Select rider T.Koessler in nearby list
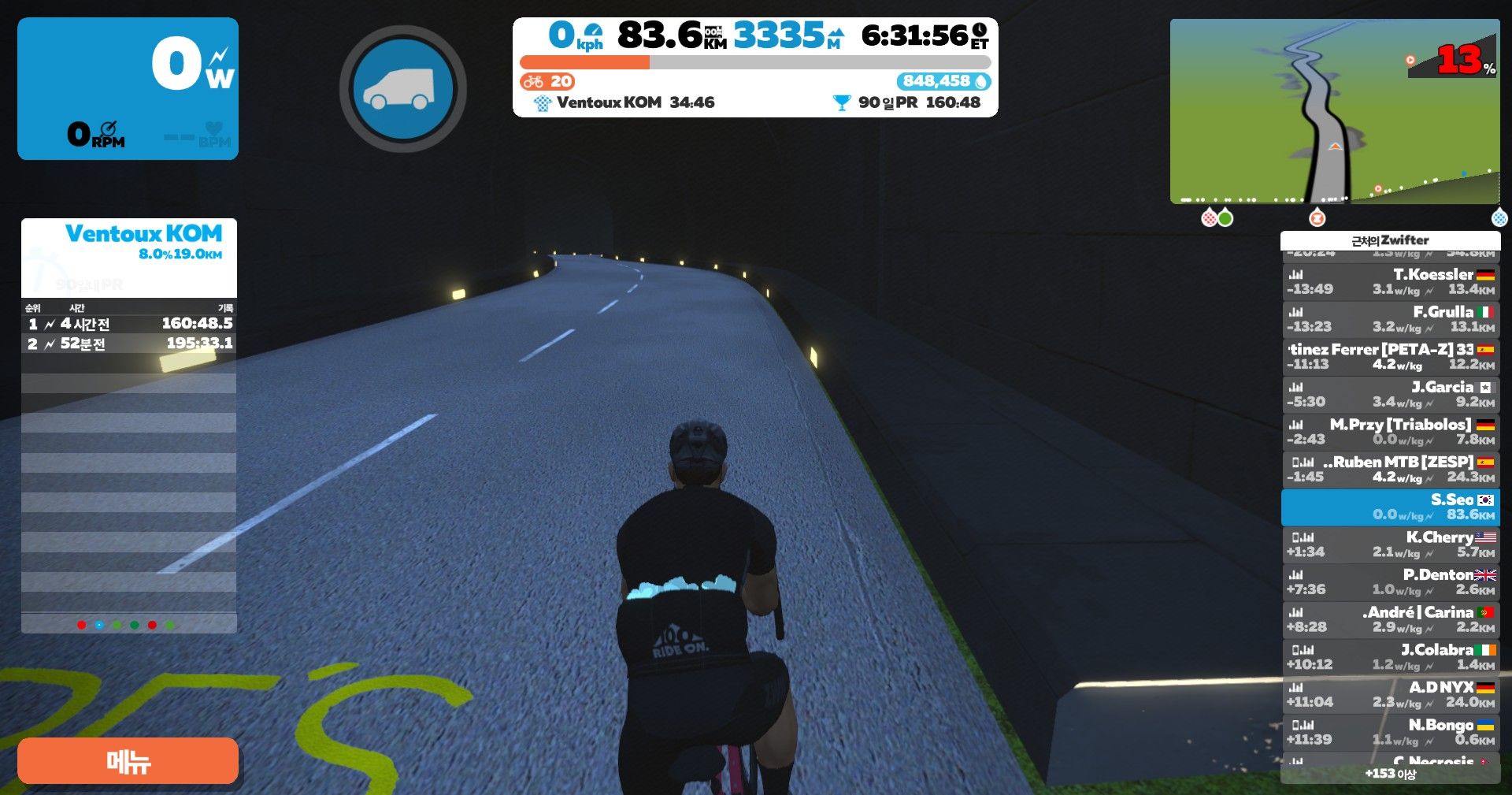1512x795 pixels. (1390, 281)
